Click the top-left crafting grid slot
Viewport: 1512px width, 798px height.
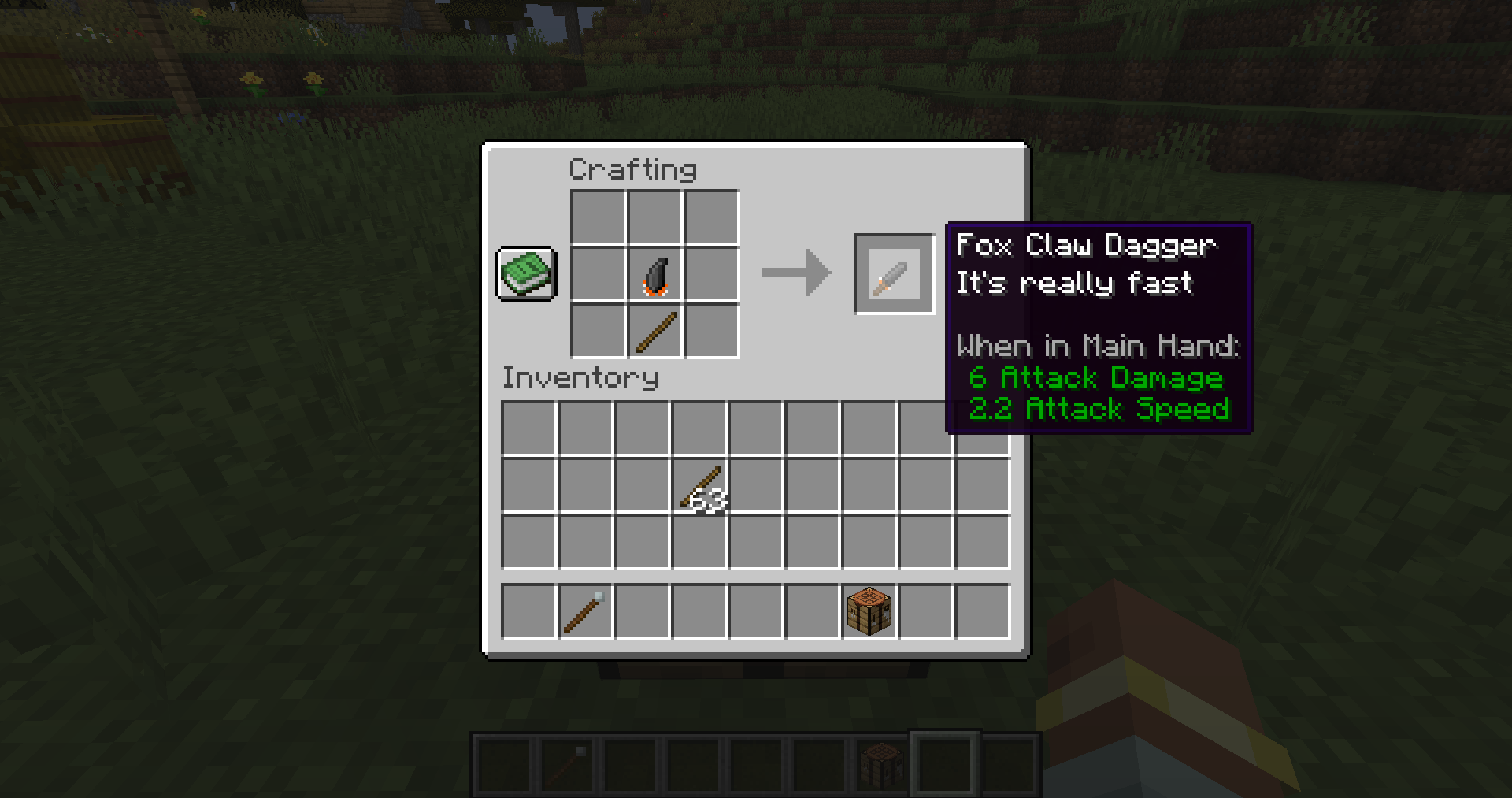tap(597, 217)
